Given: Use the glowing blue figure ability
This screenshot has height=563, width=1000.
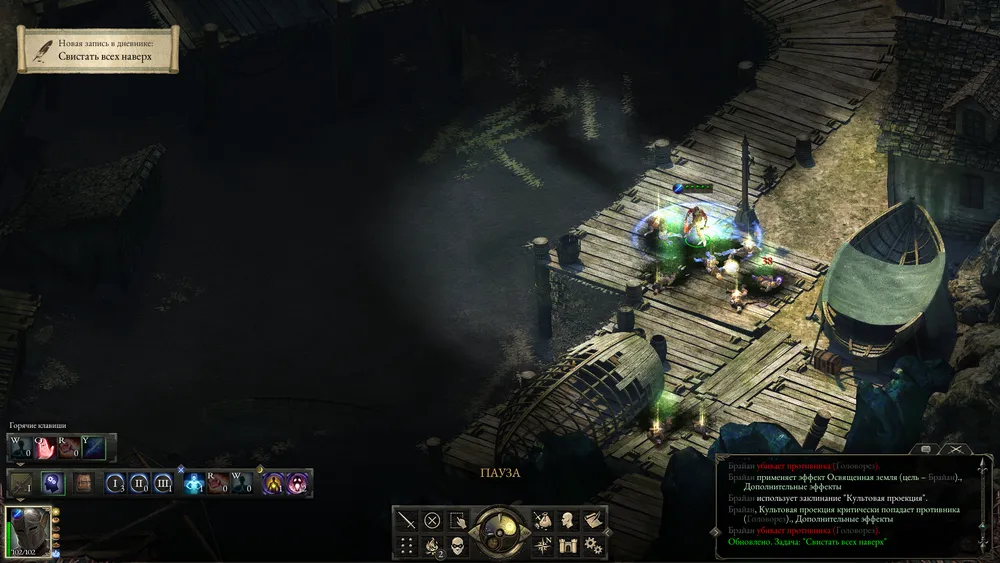Looking at the screenshot, I should pyautogui.click(x=195, y=484).
